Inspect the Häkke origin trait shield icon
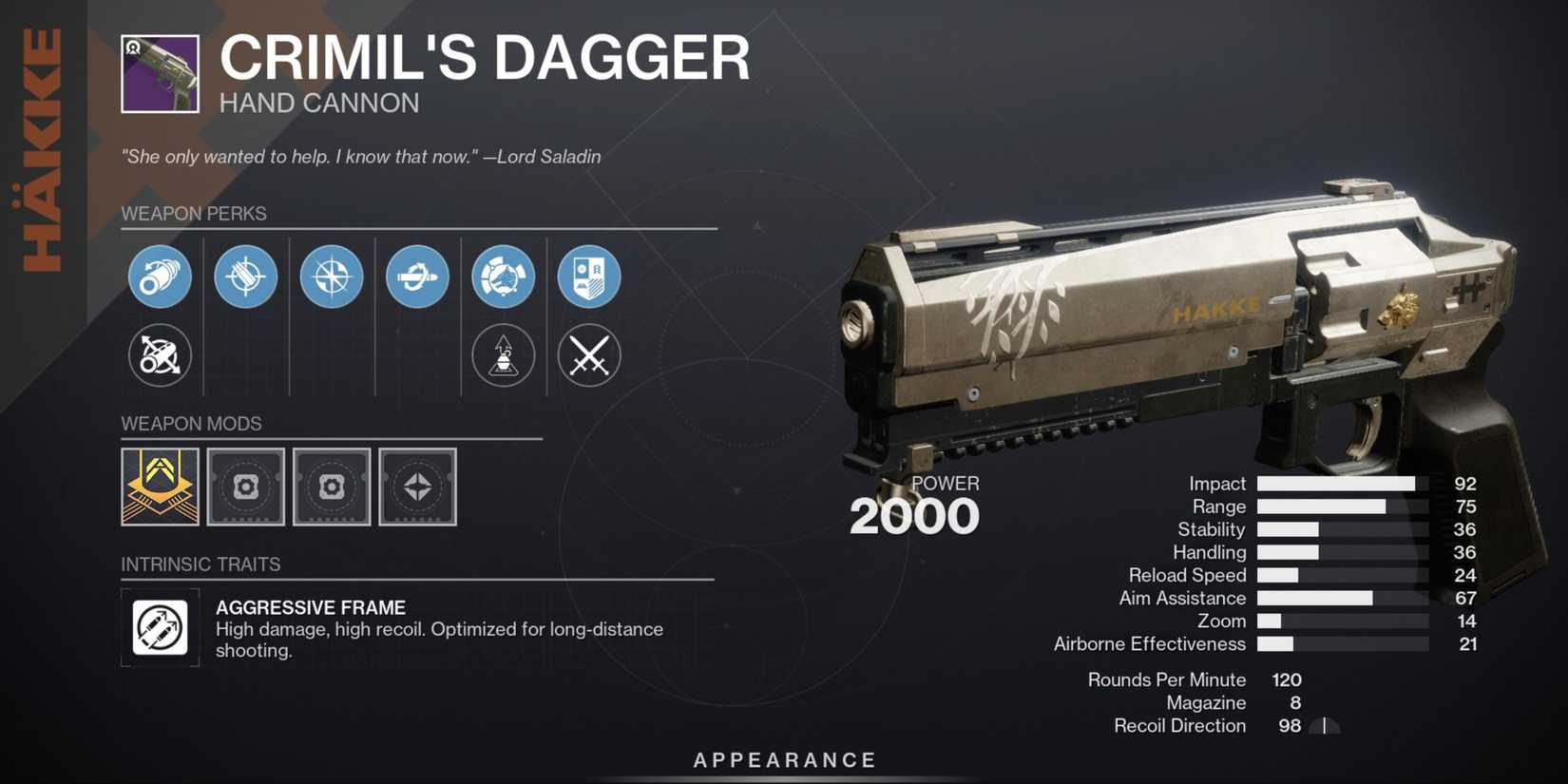The image size is (1568, 784). pyautogui.click(x=589, y=277)
